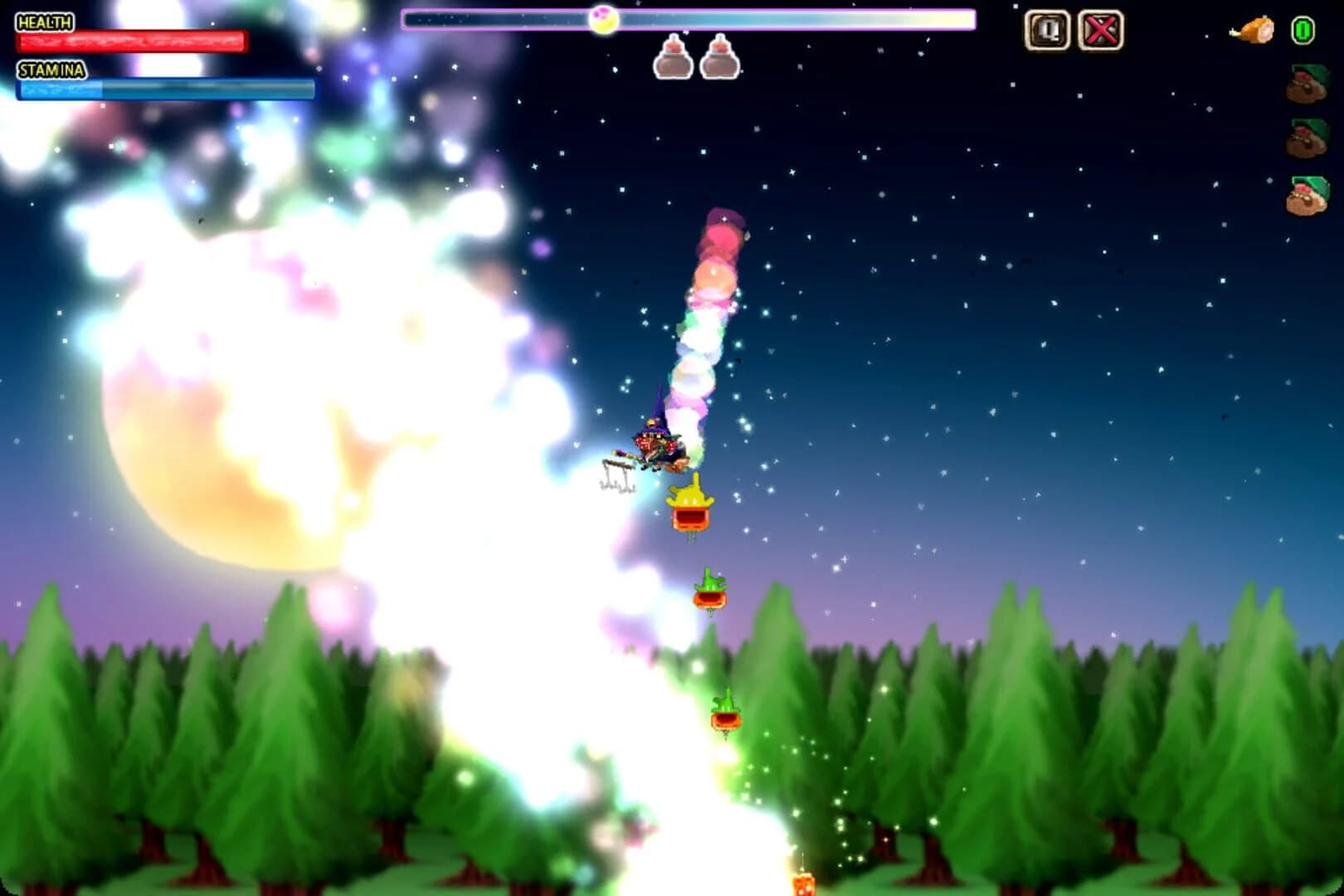
Task: Select the right potion bottle icon
Action: [721, 58]
